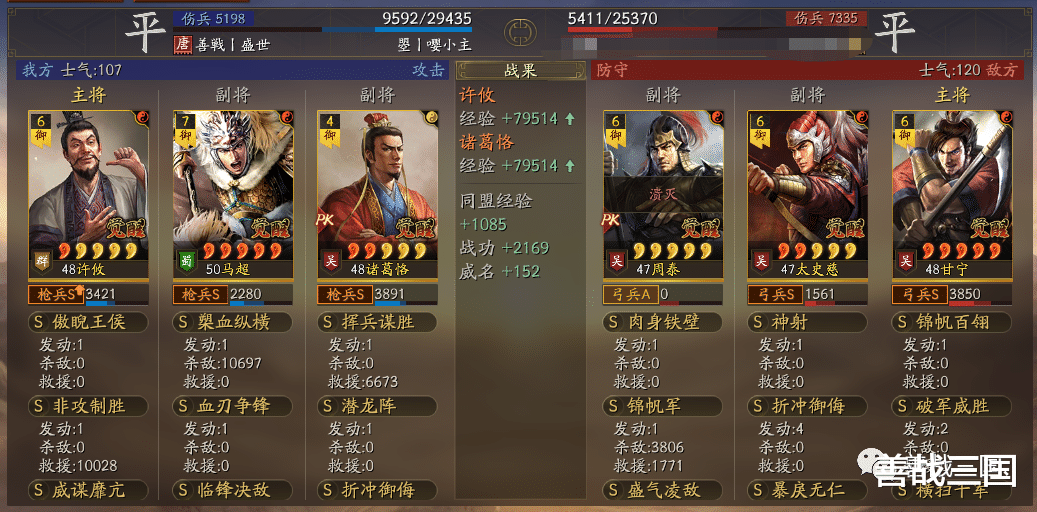
Task: Select the 锦帆百翎 skill
Action: coord(951,322)
